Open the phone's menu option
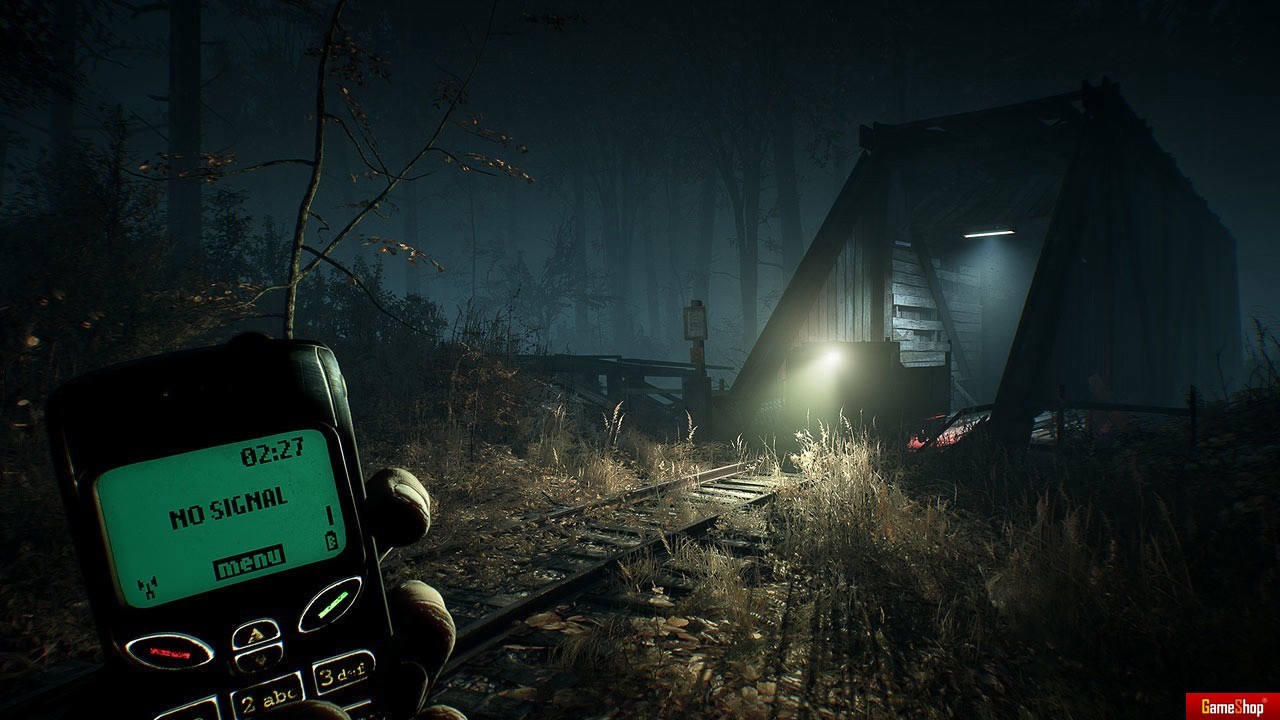The image size is (1280, 720). pyautogui.click(x=249, y=562)
